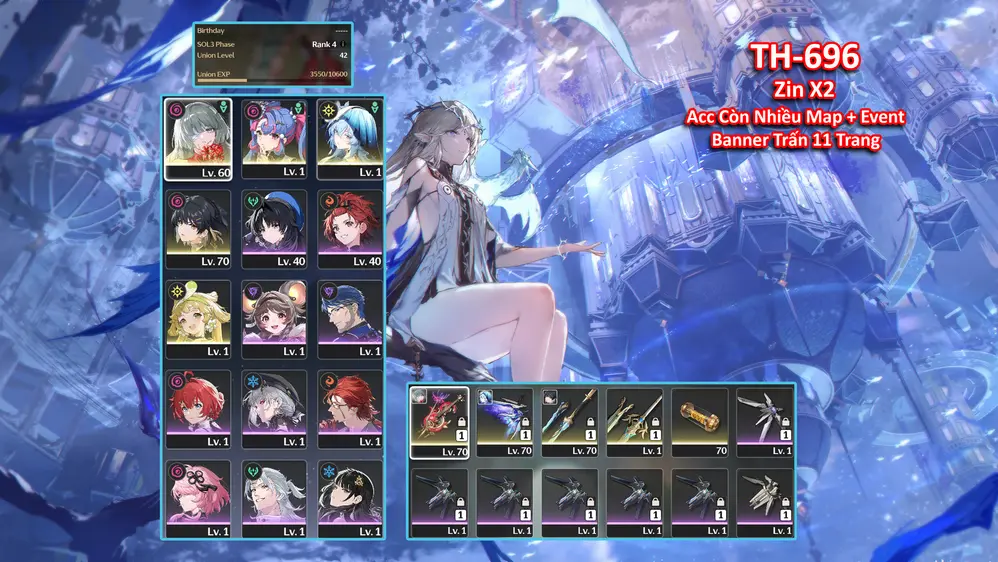
Task: Select the blue-gold Lv. 70 sword slot
Action: pos(572,422)
